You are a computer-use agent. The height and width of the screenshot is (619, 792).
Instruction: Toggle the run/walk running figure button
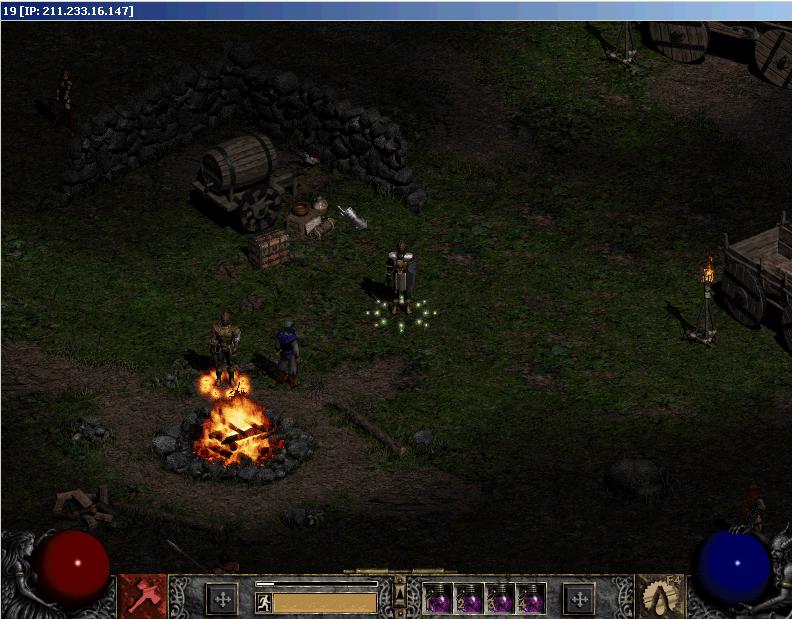264,602
